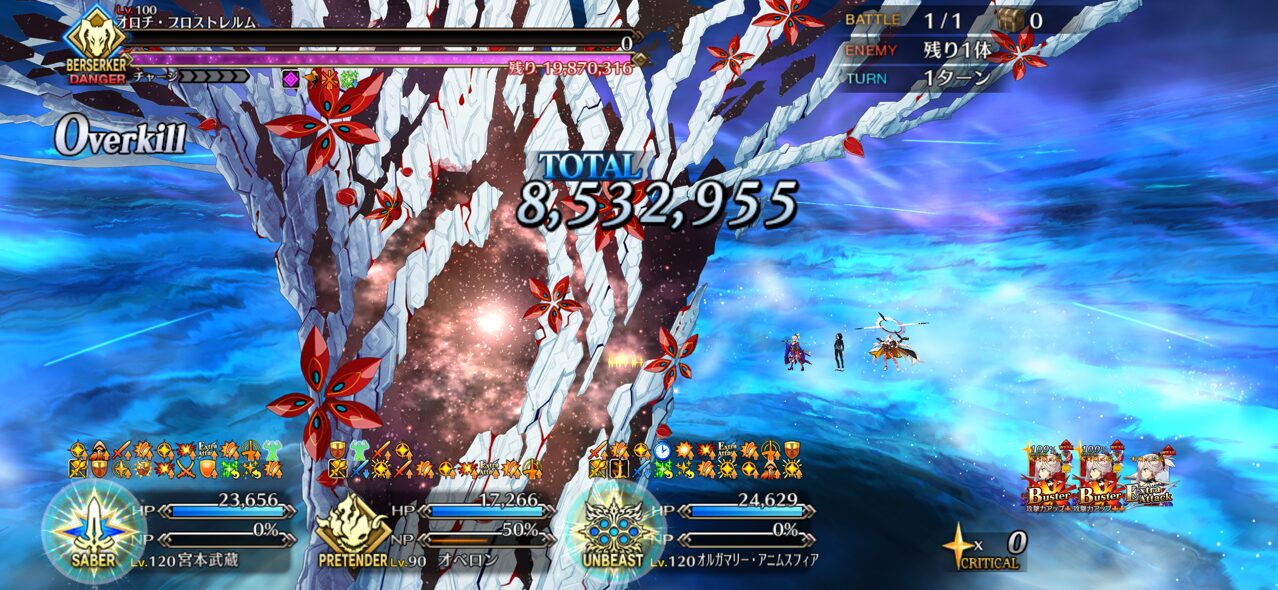Choose the Unbeast class icon for Olga Marie

[612, 527]
